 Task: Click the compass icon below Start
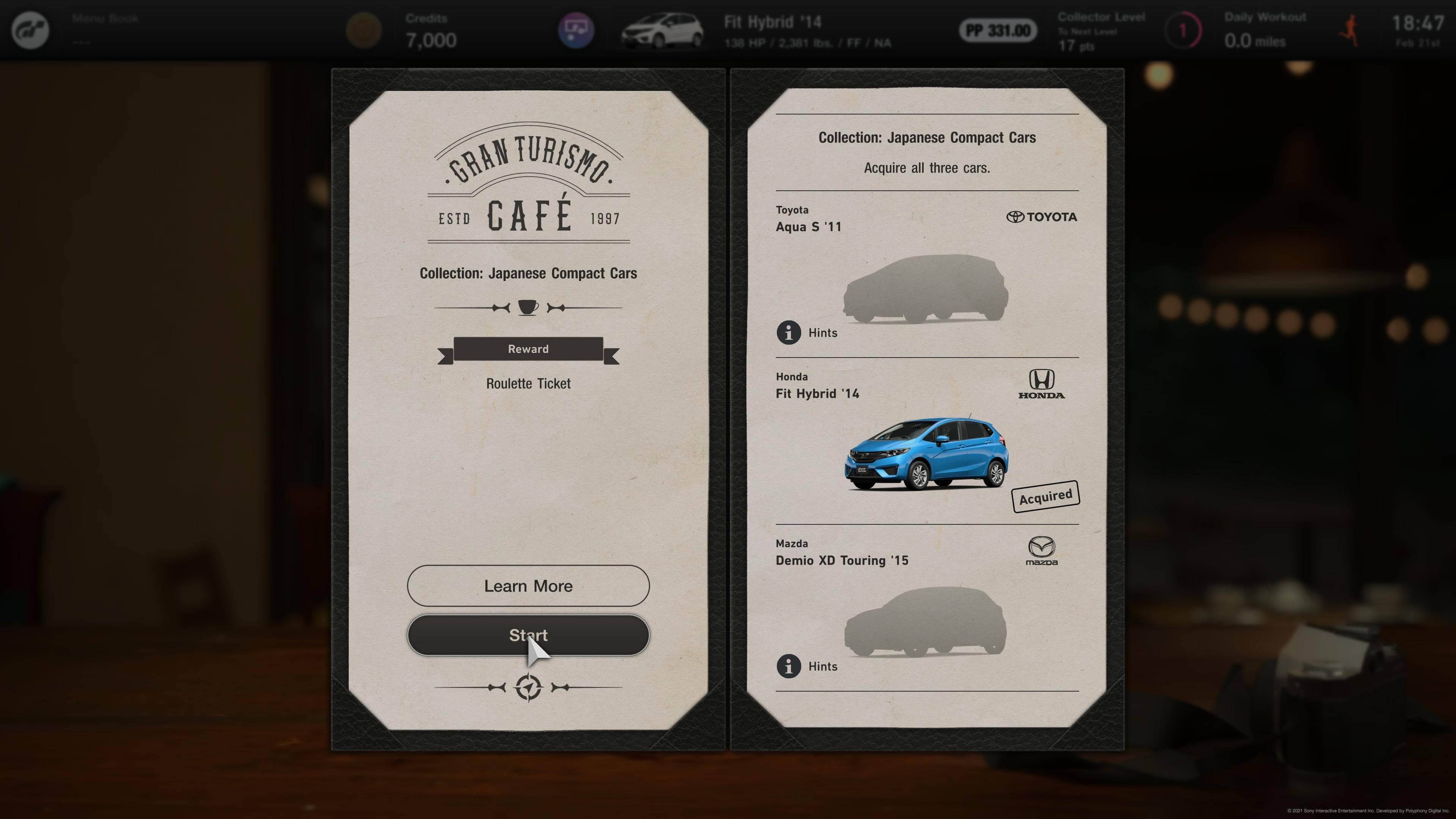tap(529, 687)
